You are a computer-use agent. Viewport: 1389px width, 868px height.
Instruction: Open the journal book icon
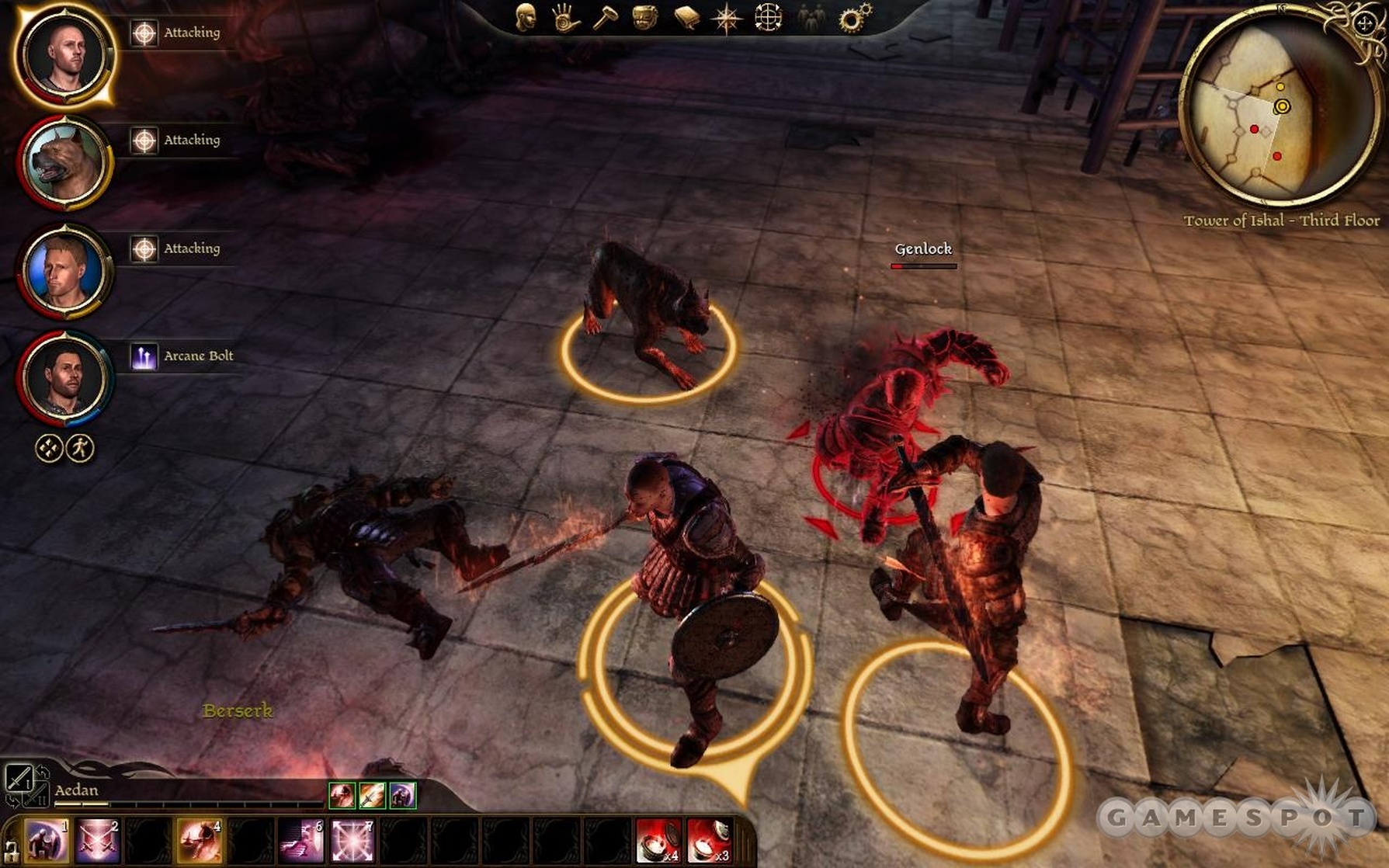[686, 18]
